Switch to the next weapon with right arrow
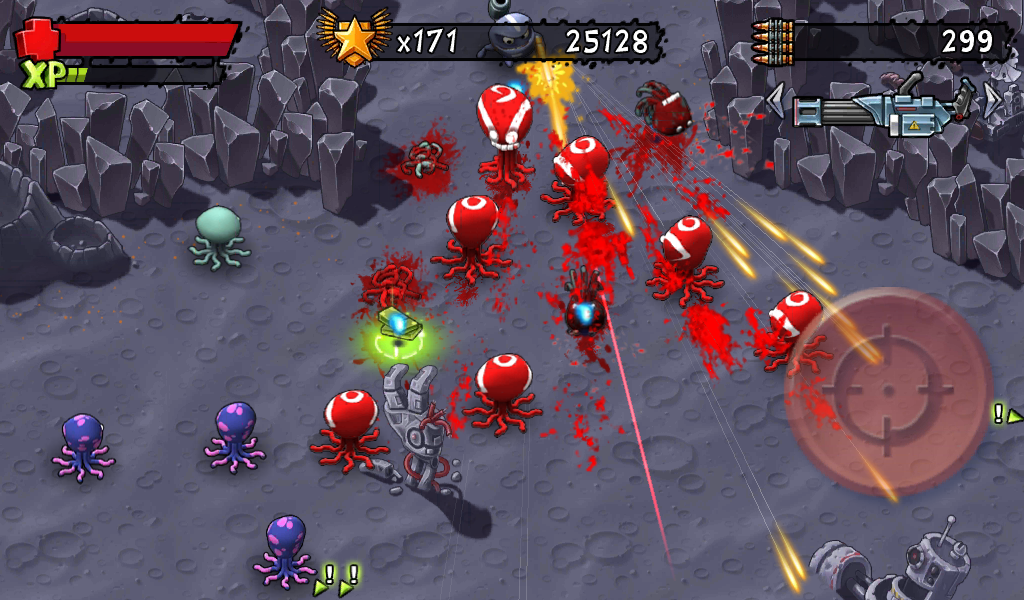The image size is (1024, 600). (991, 100)
